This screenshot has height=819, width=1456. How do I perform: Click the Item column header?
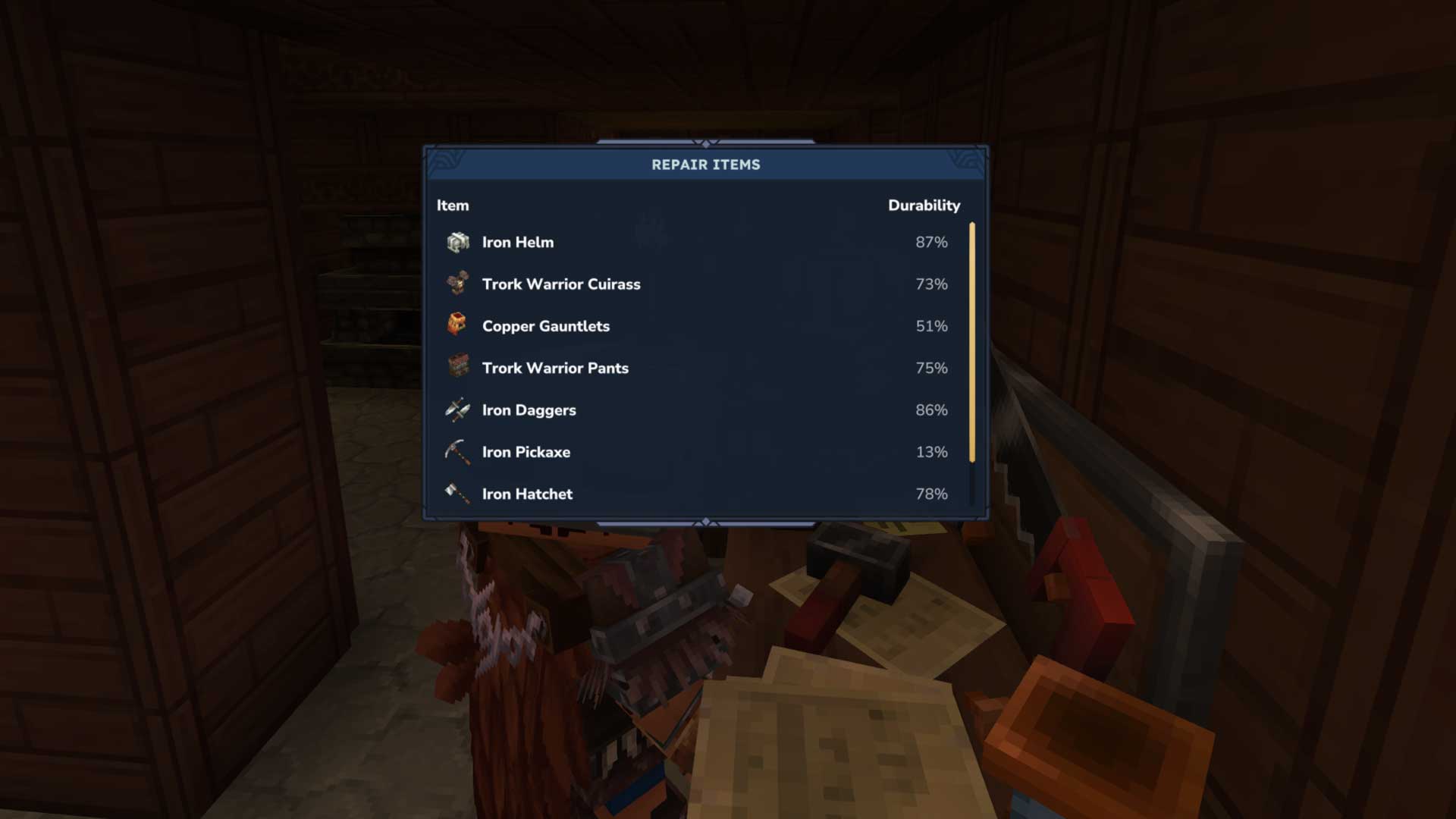(x=452, y=205)
